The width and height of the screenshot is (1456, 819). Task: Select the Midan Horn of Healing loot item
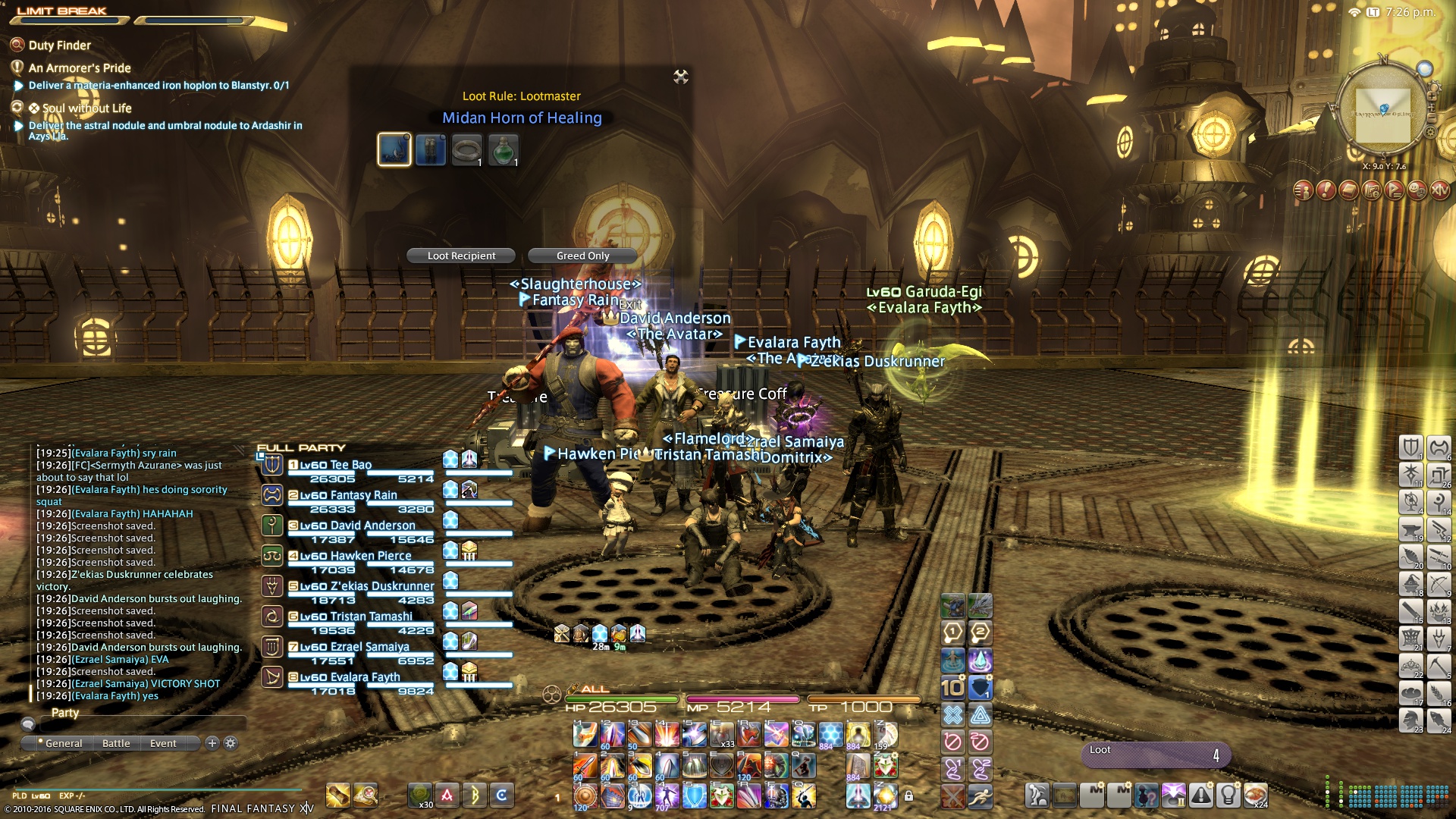coord(394,149)
